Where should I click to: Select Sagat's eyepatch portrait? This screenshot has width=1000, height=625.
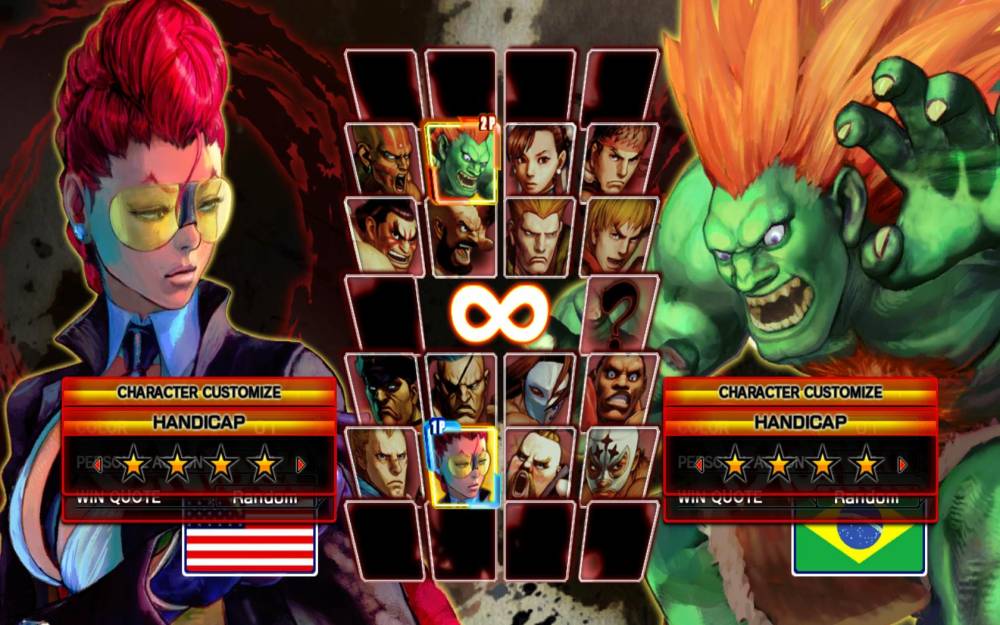[462, 389]
